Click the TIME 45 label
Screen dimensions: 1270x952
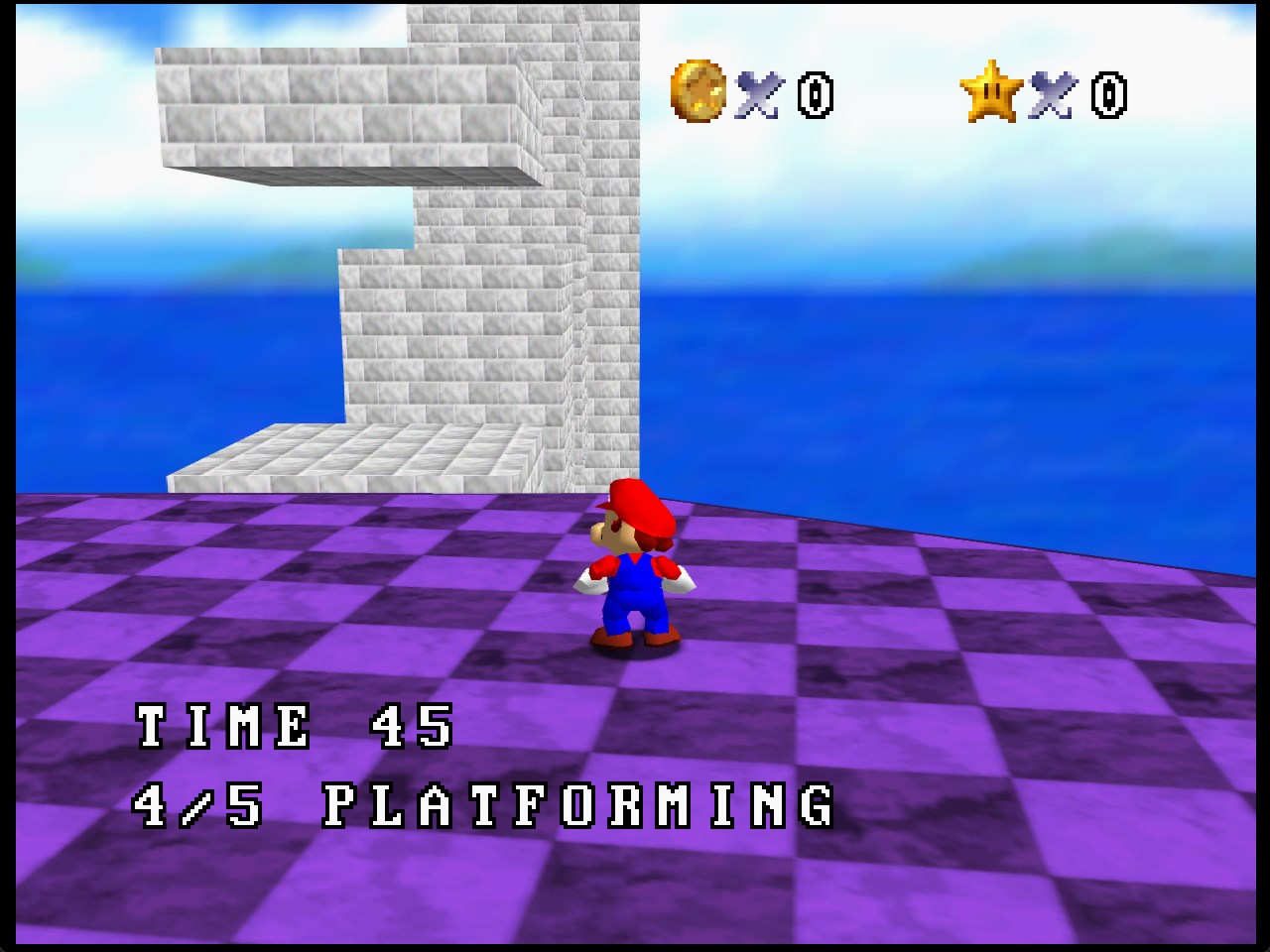(293, 726)
